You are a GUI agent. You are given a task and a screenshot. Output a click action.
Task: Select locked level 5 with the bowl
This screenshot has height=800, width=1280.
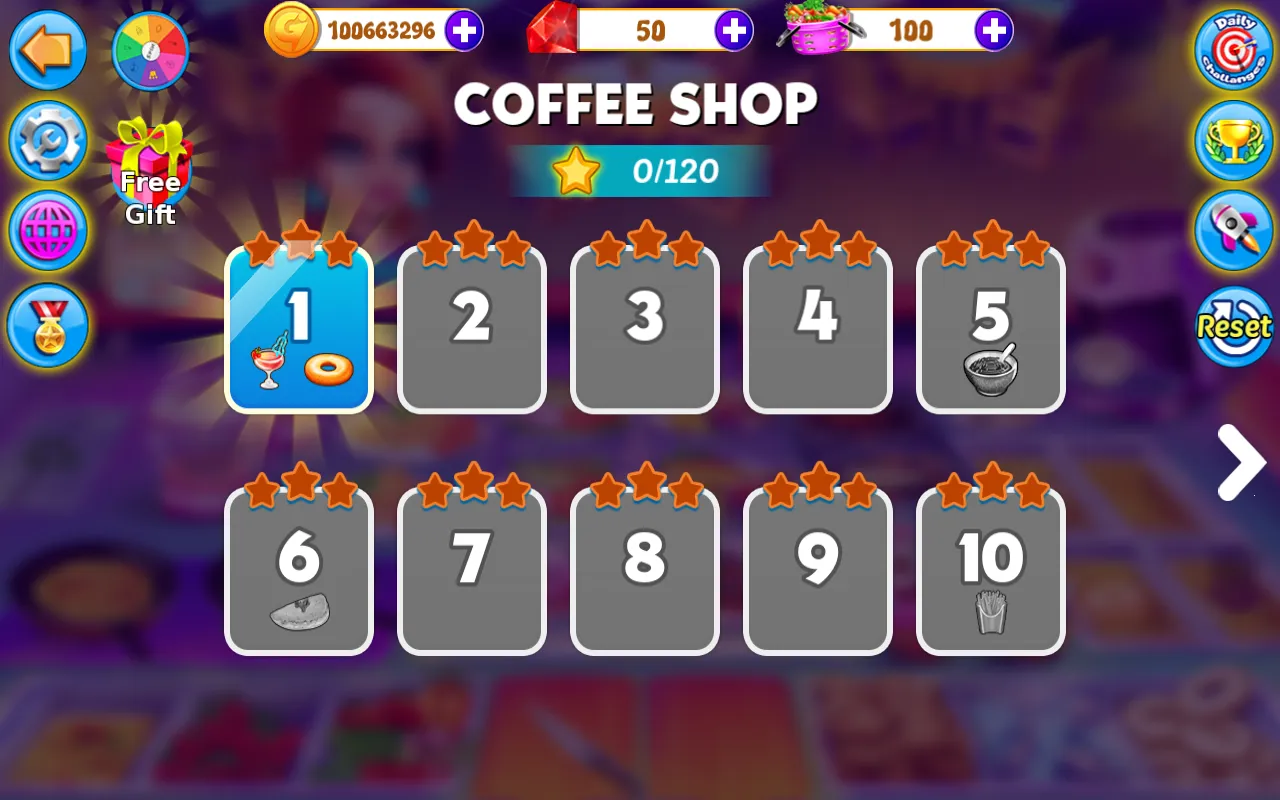989,325
